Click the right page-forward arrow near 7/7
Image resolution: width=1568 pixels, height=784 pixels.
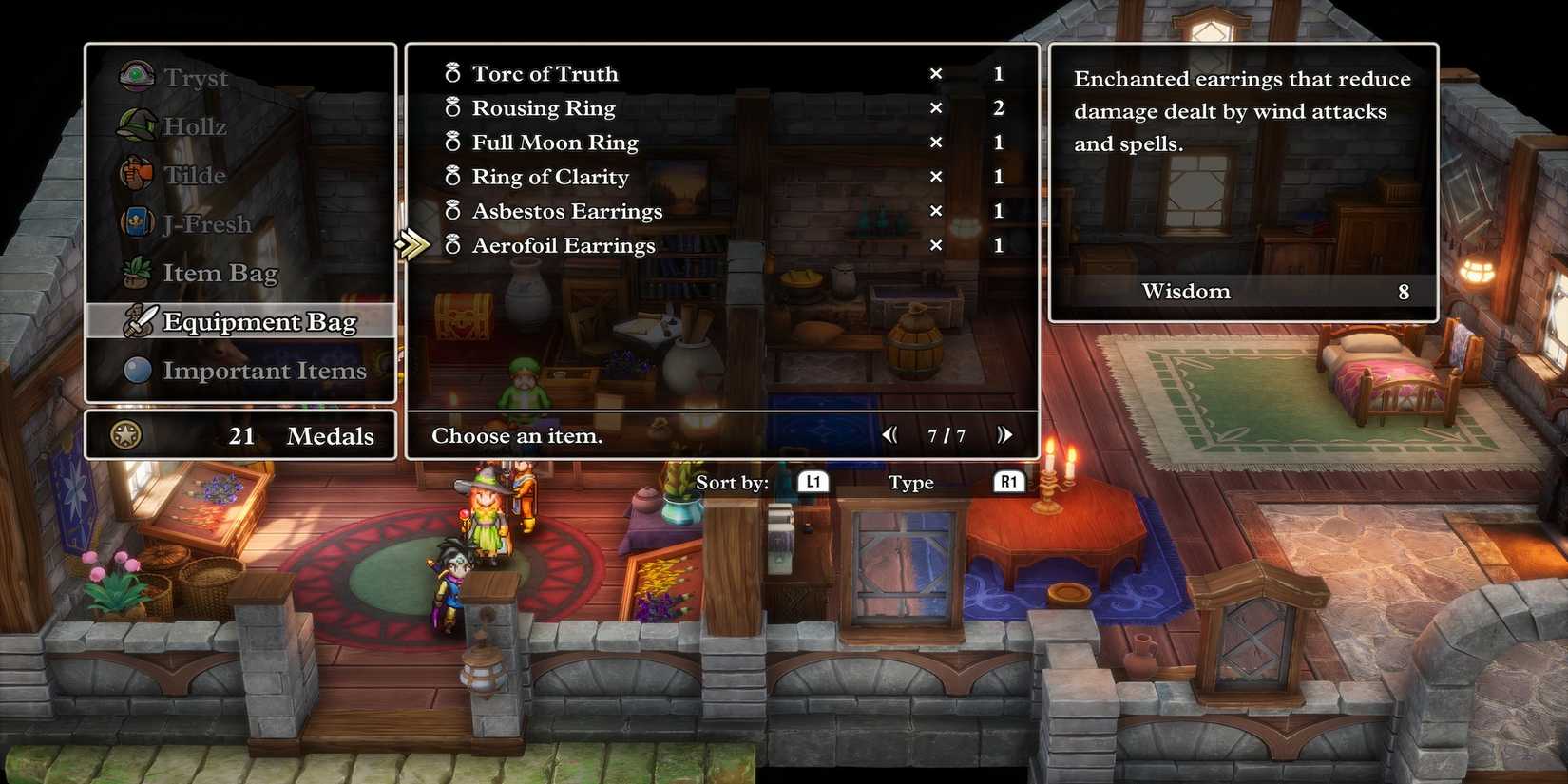[1005, 434]
